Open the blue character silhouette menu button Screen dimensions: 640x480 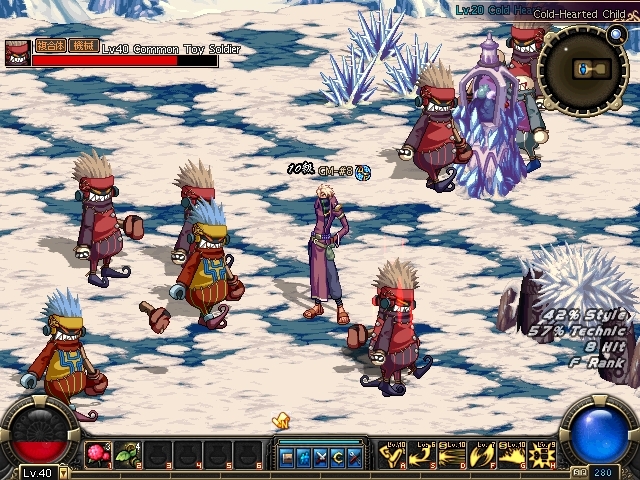click(304, 457)
